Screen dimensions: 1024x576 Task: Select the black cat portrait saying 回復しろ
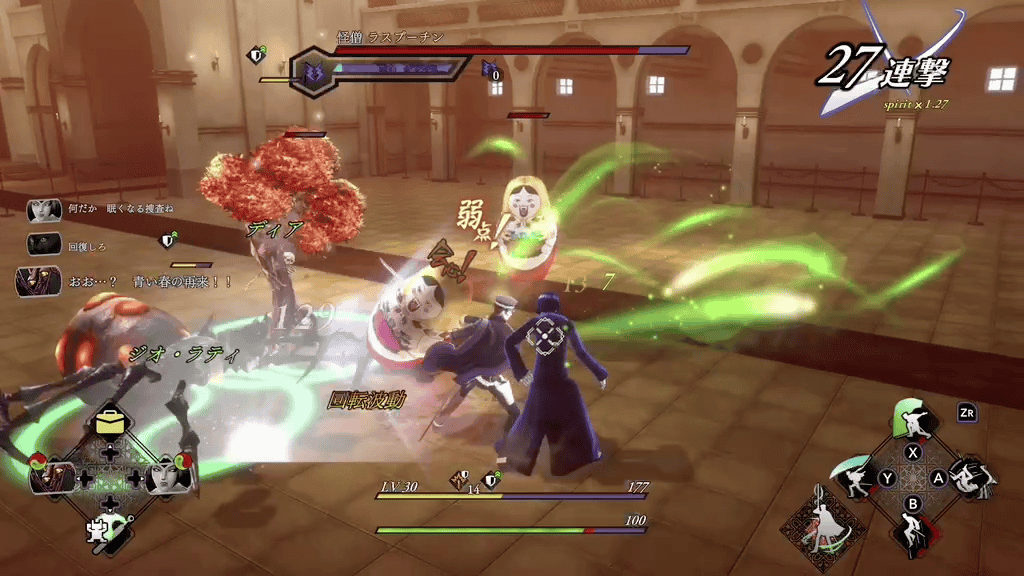pos(42,246)
